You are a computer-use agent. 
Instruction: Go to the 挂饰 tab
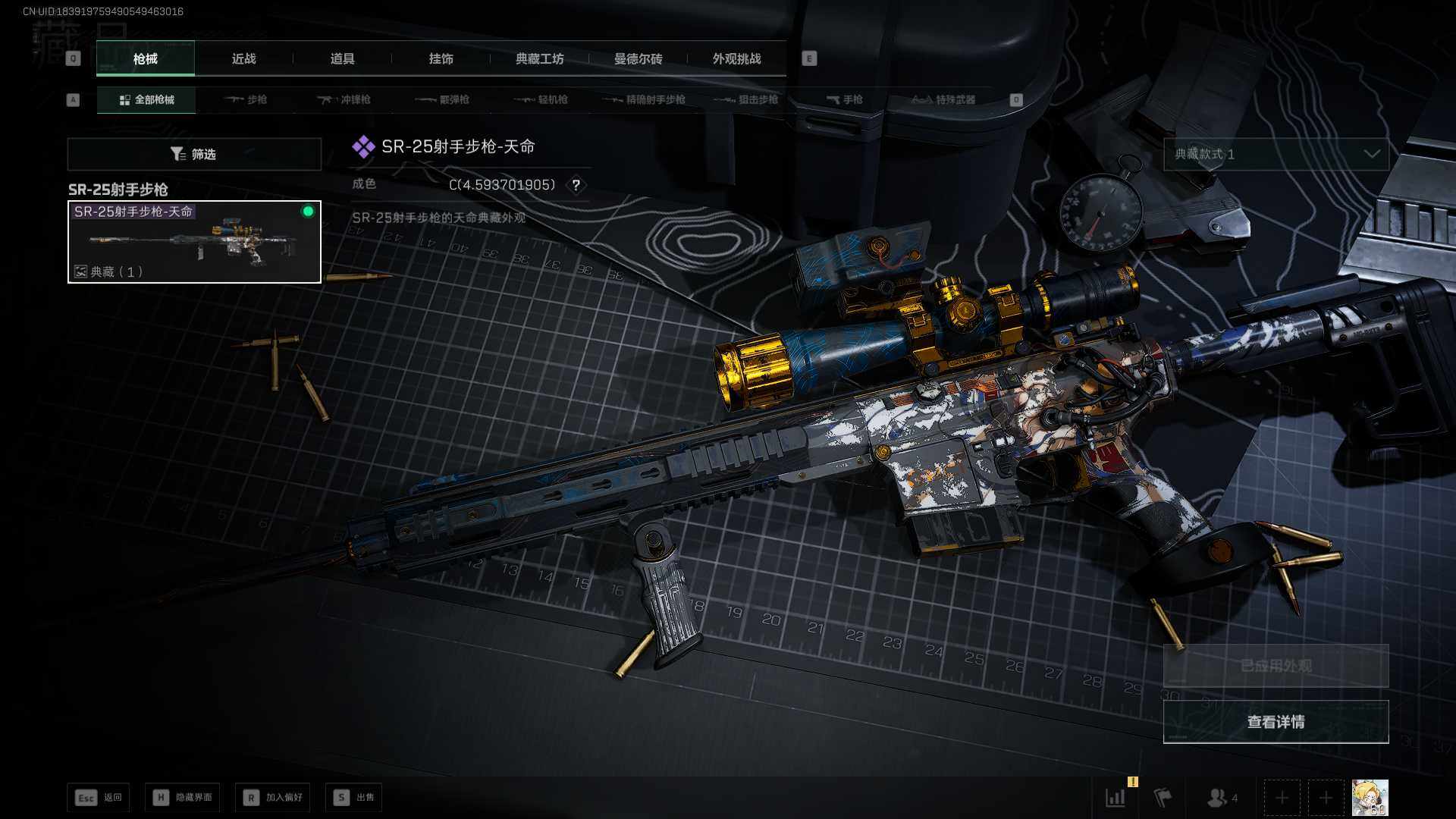(x=441, y=58)
